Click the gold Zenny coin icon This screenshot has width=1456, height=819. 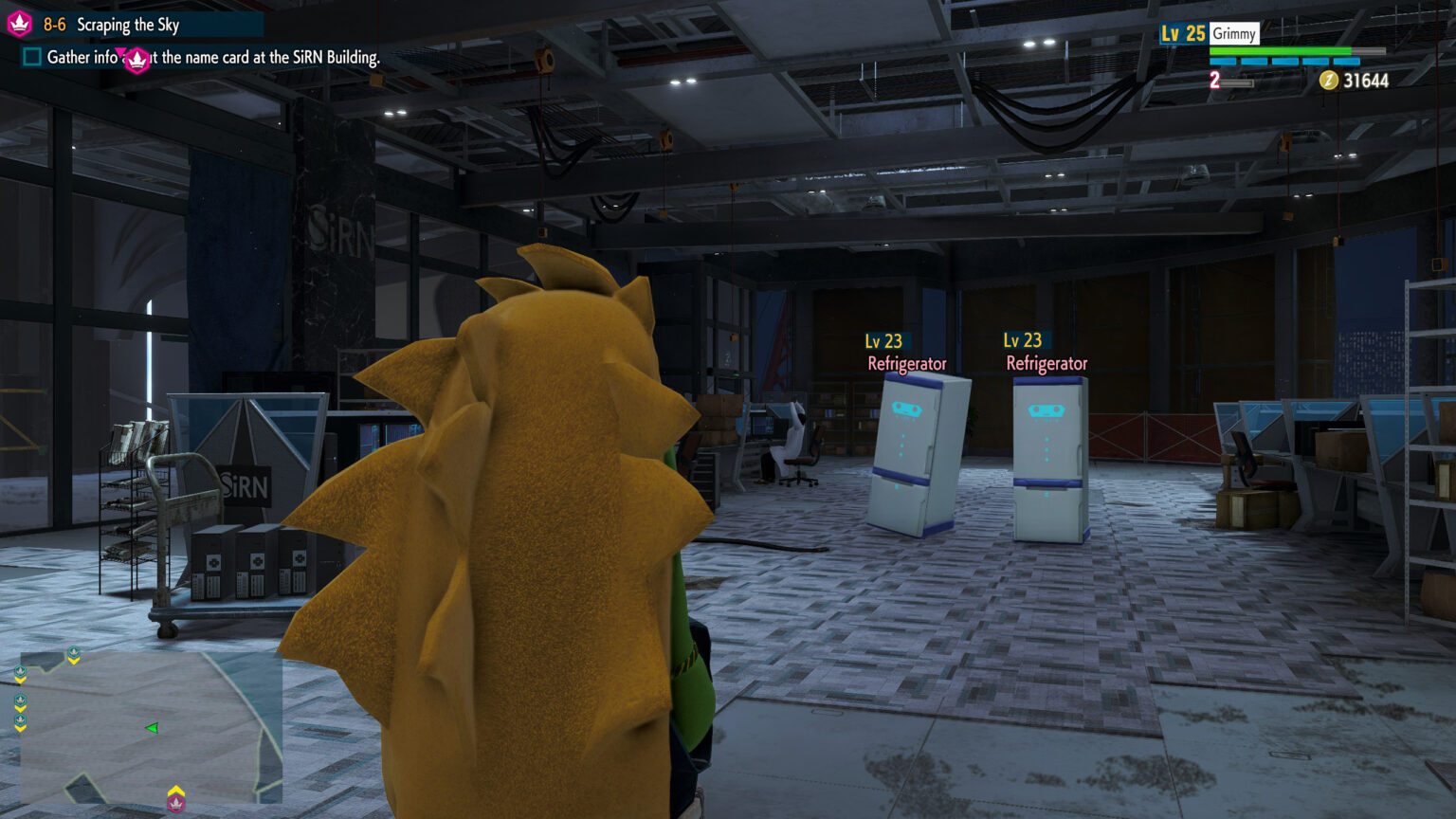(x=1329, y=81)
